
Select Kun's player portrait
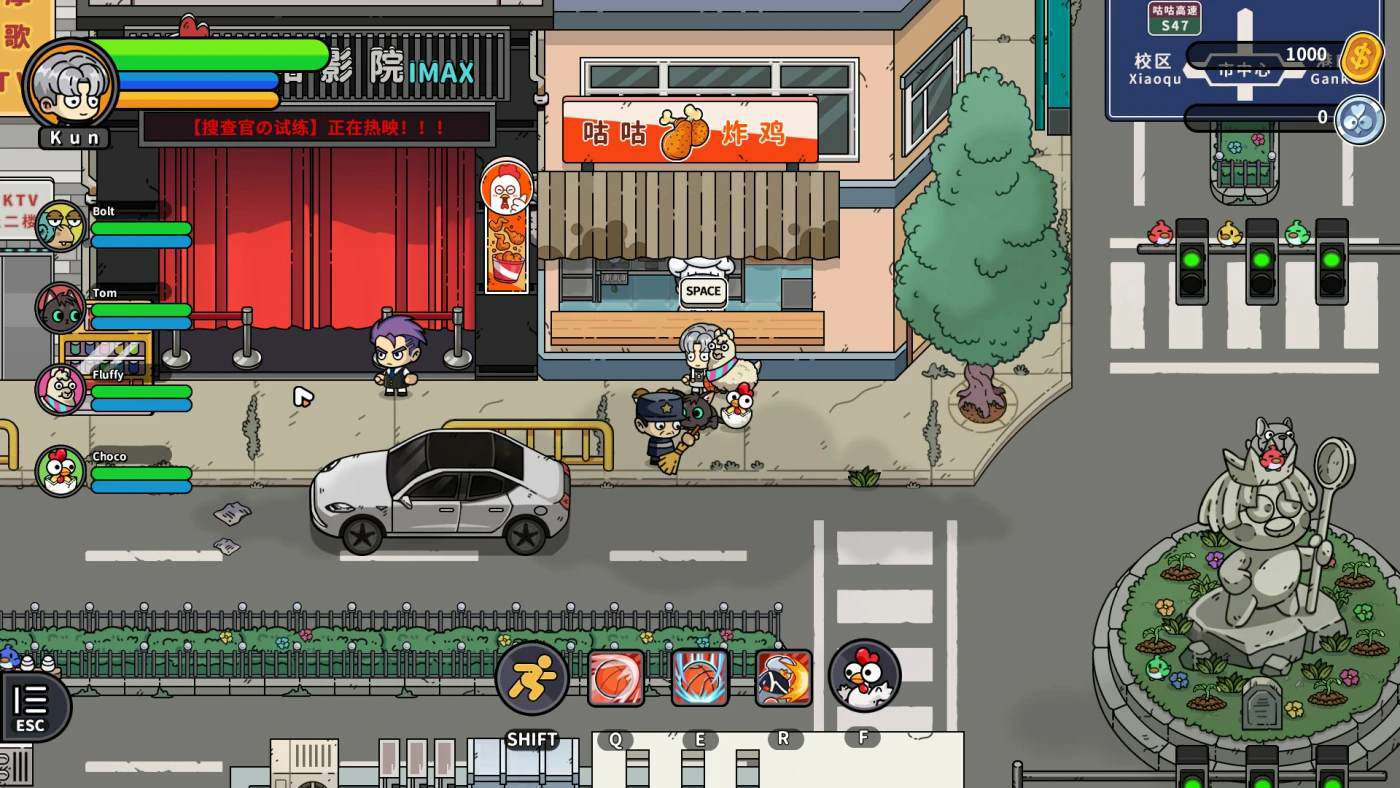click(70, 84)
